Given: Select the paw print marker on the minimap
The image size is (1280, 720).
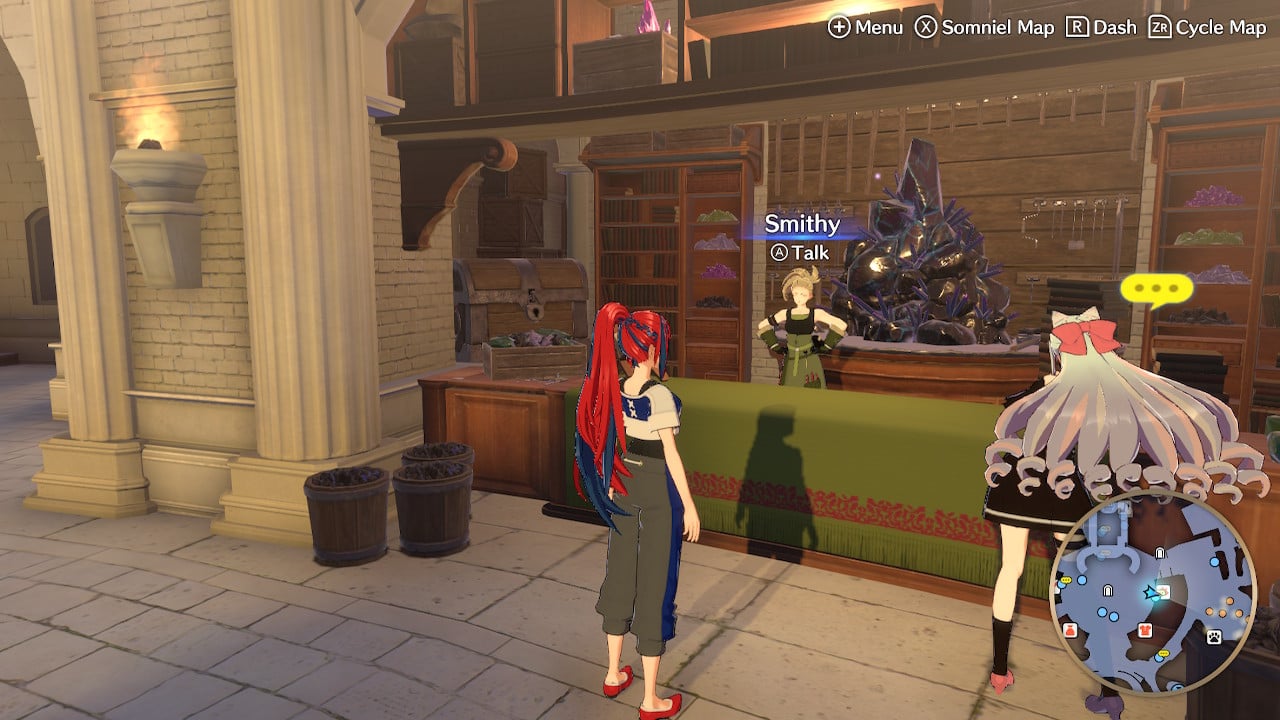Looking at the screenshot, I should (x=1214, y=636).
